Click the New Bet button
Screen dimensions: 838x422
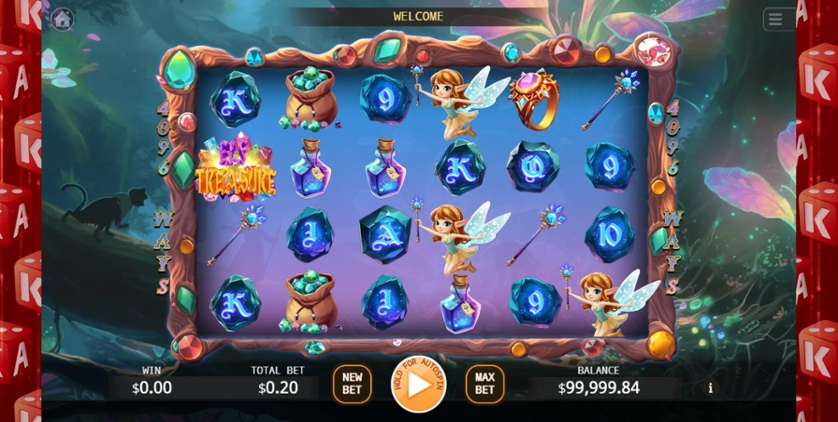click(x=352, y=384)
